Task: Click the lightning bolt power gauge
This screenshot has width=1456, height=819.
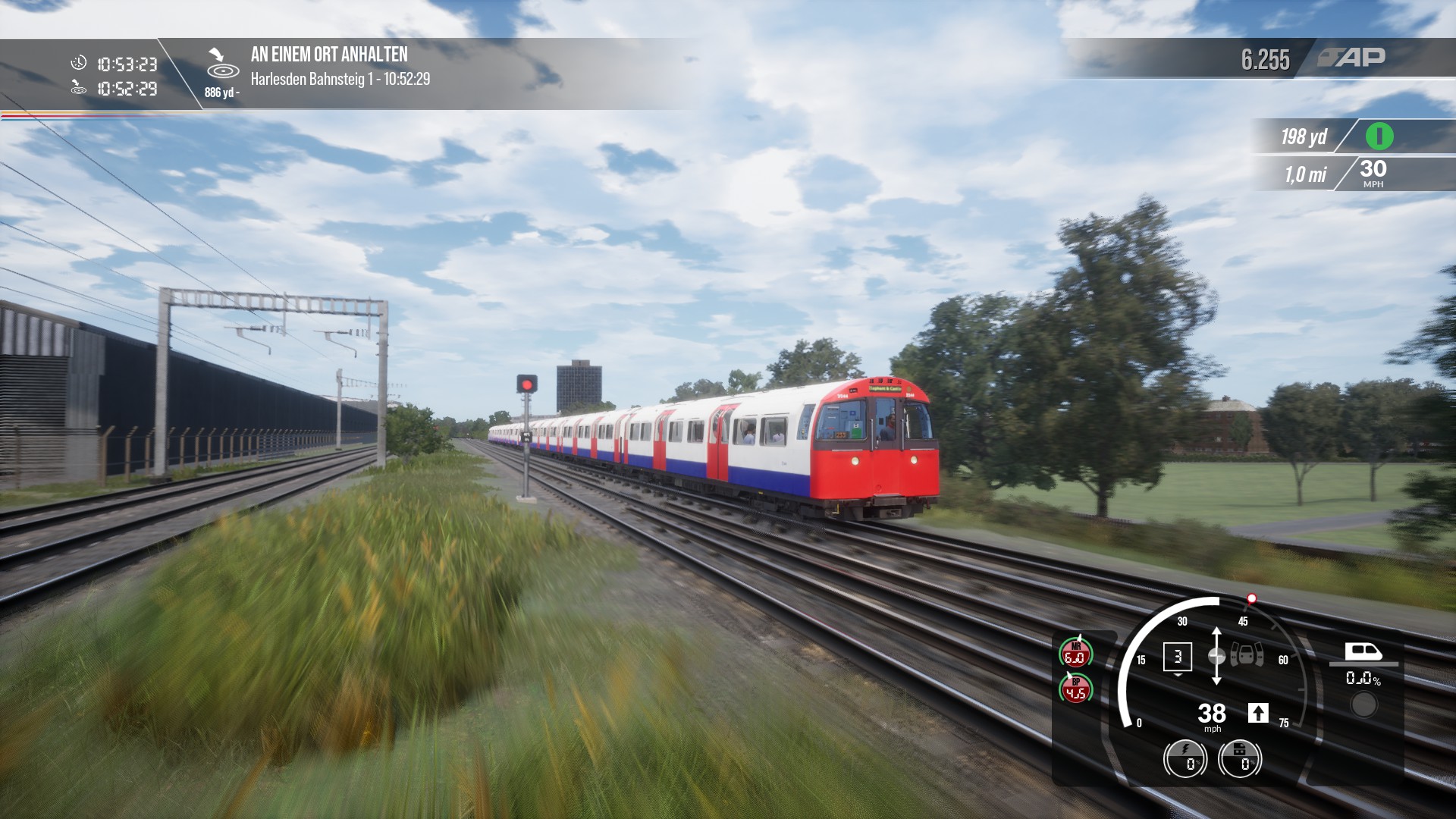Action: coord(1185,758)
